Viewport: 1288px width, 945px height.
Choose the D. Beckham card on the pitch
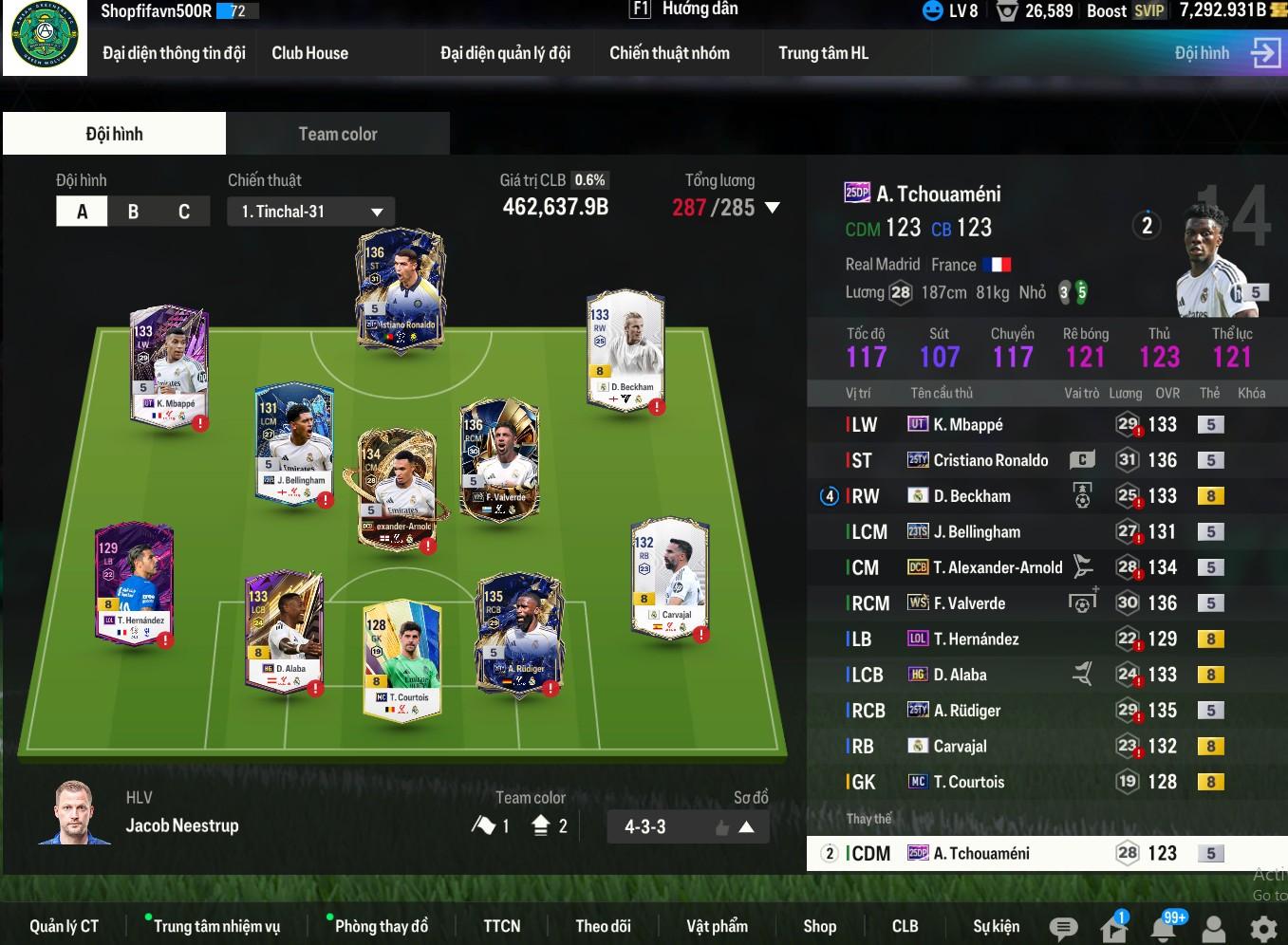click(625, 350)
